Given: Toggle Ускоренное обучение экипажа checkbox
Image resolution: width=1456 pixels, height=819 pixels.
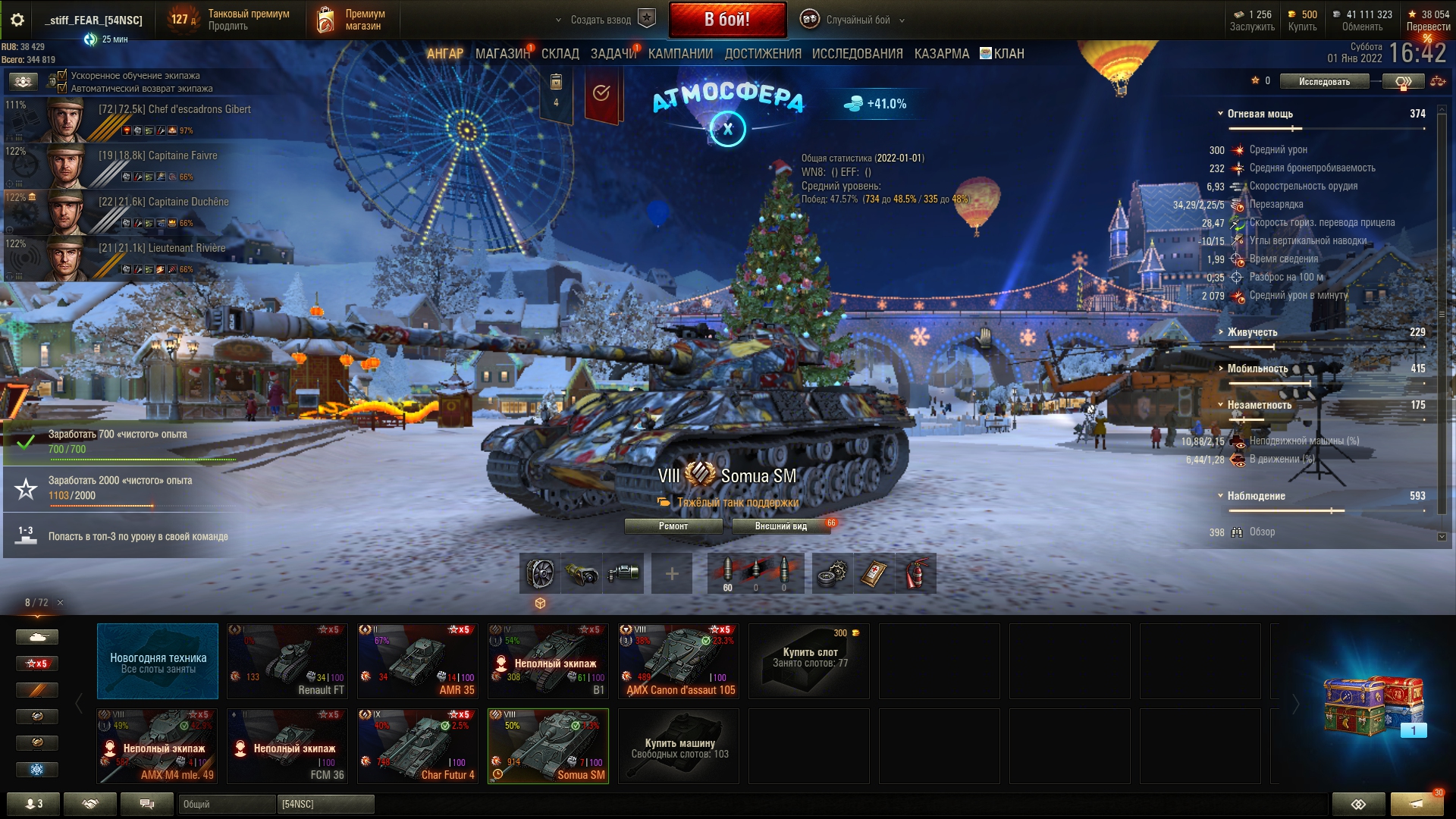Looking at the screenshot, I should [62, 75].
